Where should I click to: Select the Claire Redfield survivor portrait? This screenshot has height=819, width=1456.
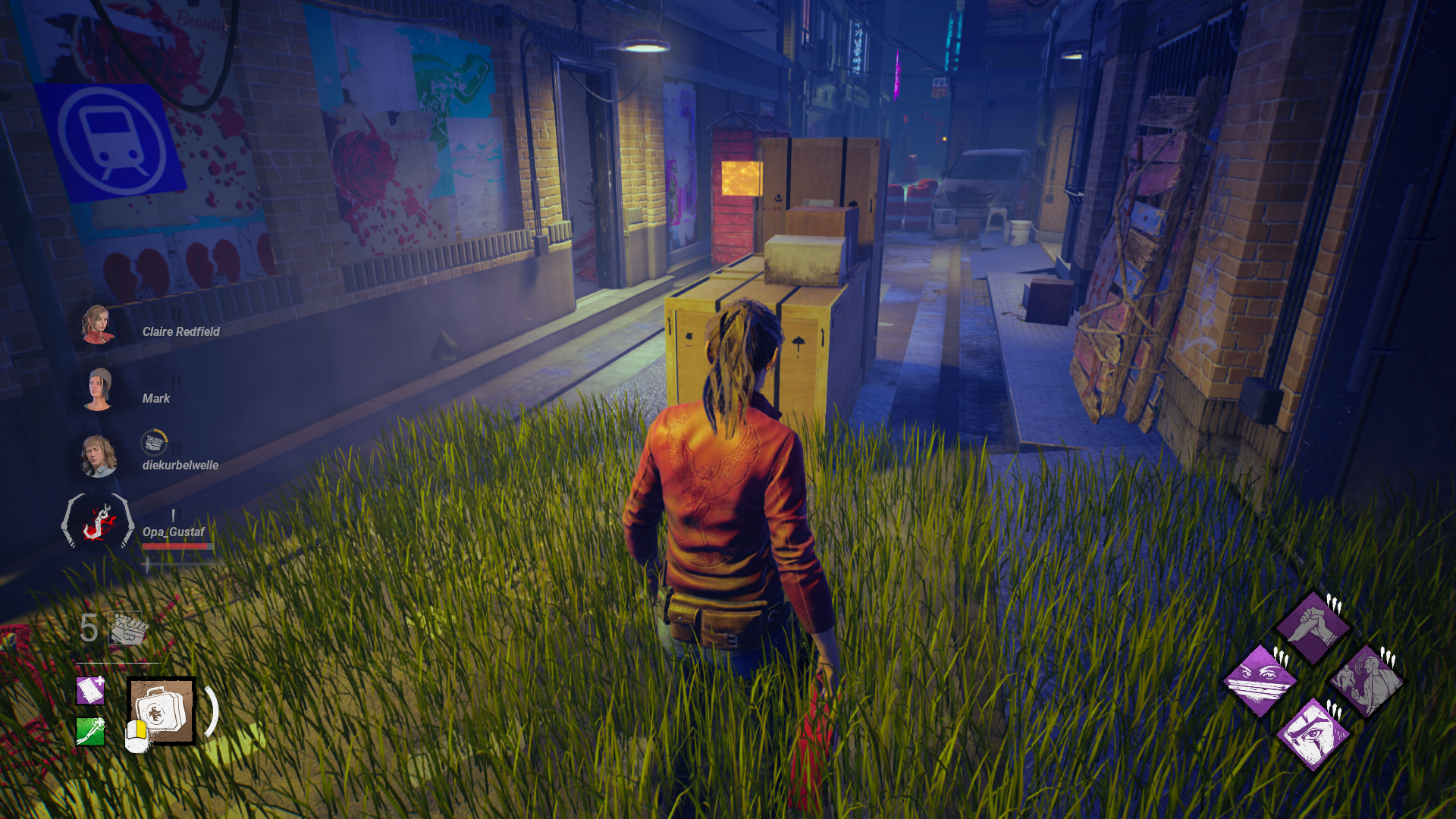[x=97, y=325]
